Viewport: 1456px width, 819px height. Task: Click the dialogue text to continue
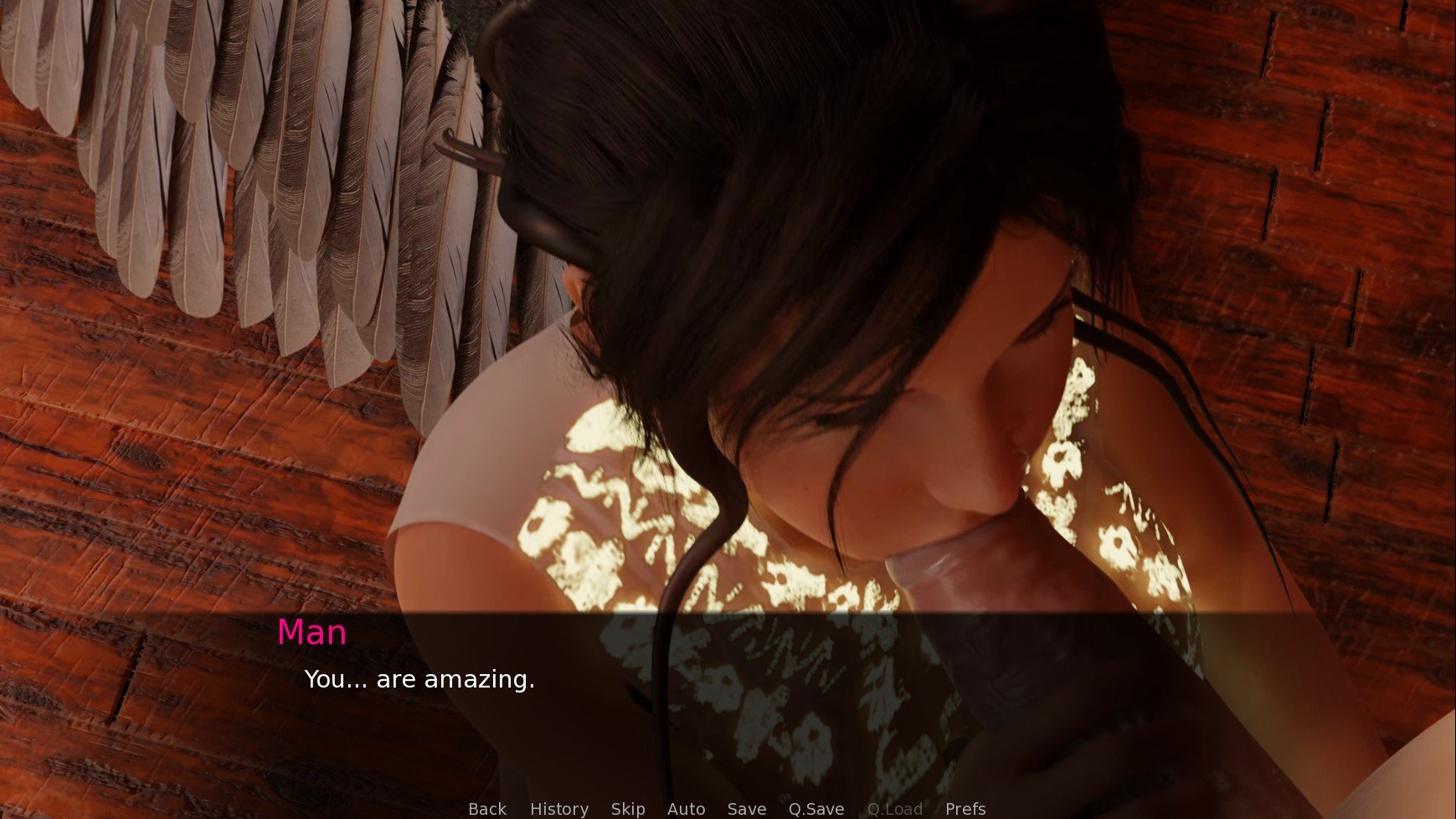(x=419, y=679)
